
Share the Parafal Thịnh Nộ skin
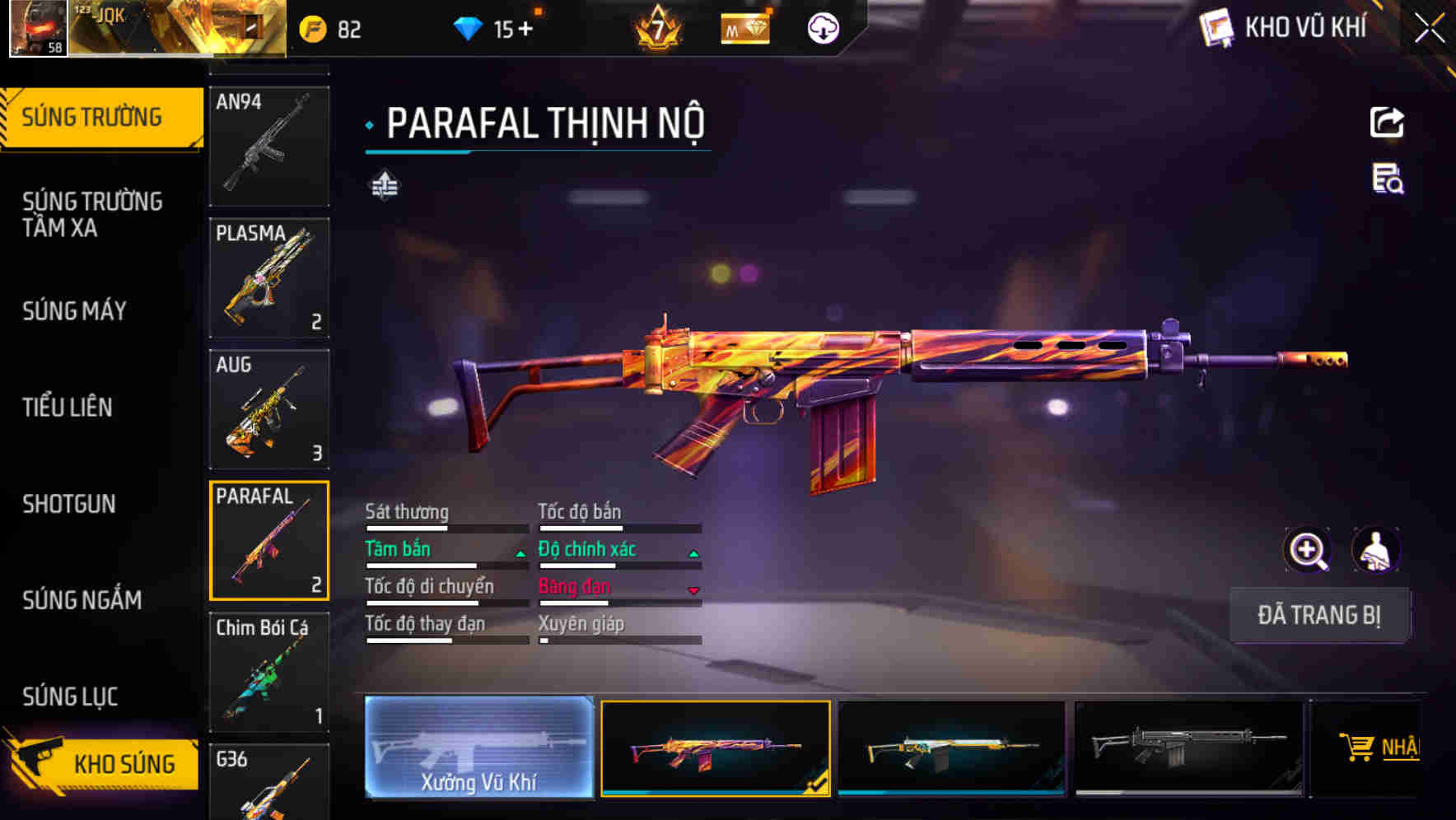(x=1386, y=122)
